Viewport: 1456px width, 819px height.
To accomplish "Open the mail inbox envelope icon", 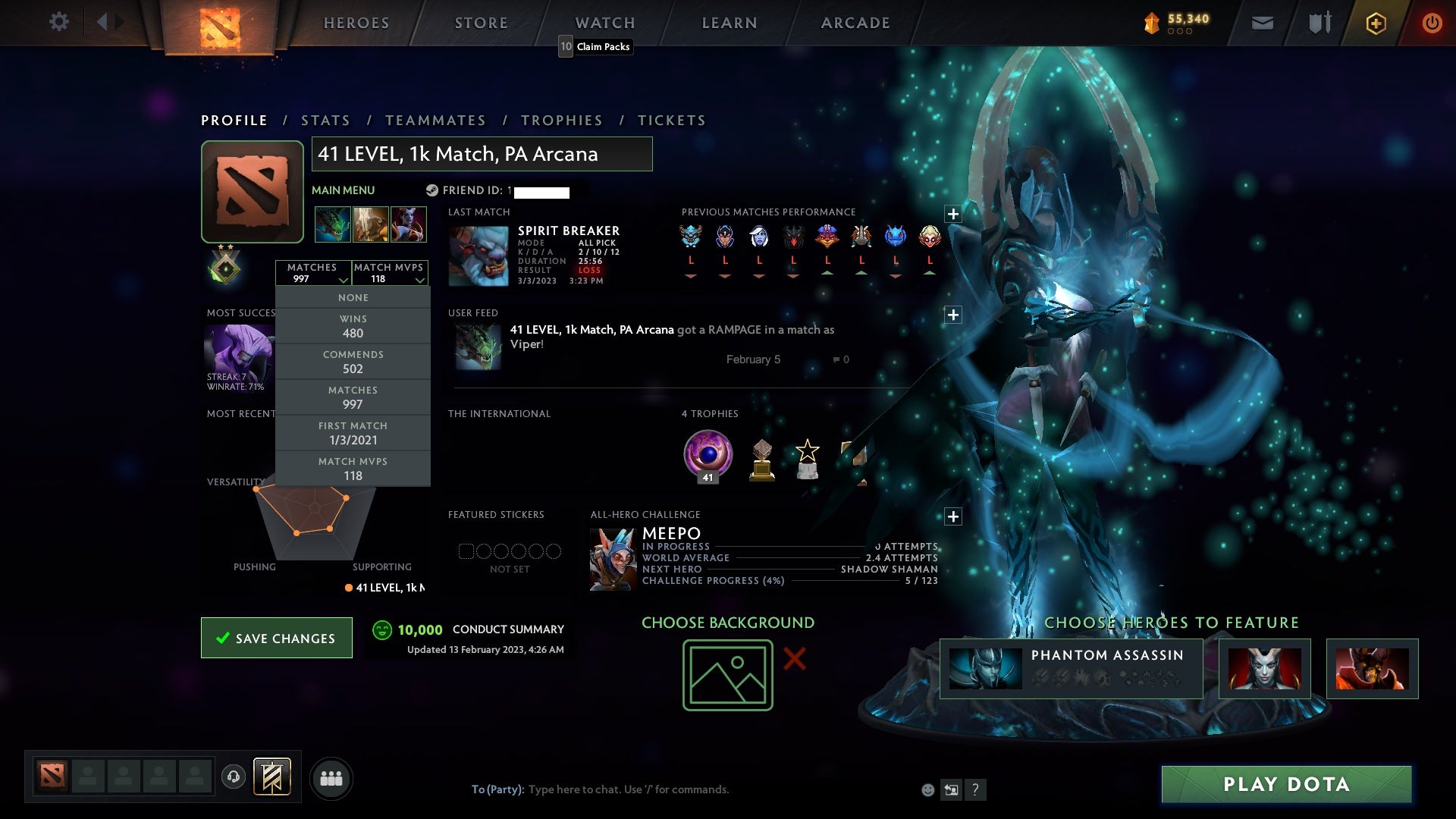I will 1263,22.
